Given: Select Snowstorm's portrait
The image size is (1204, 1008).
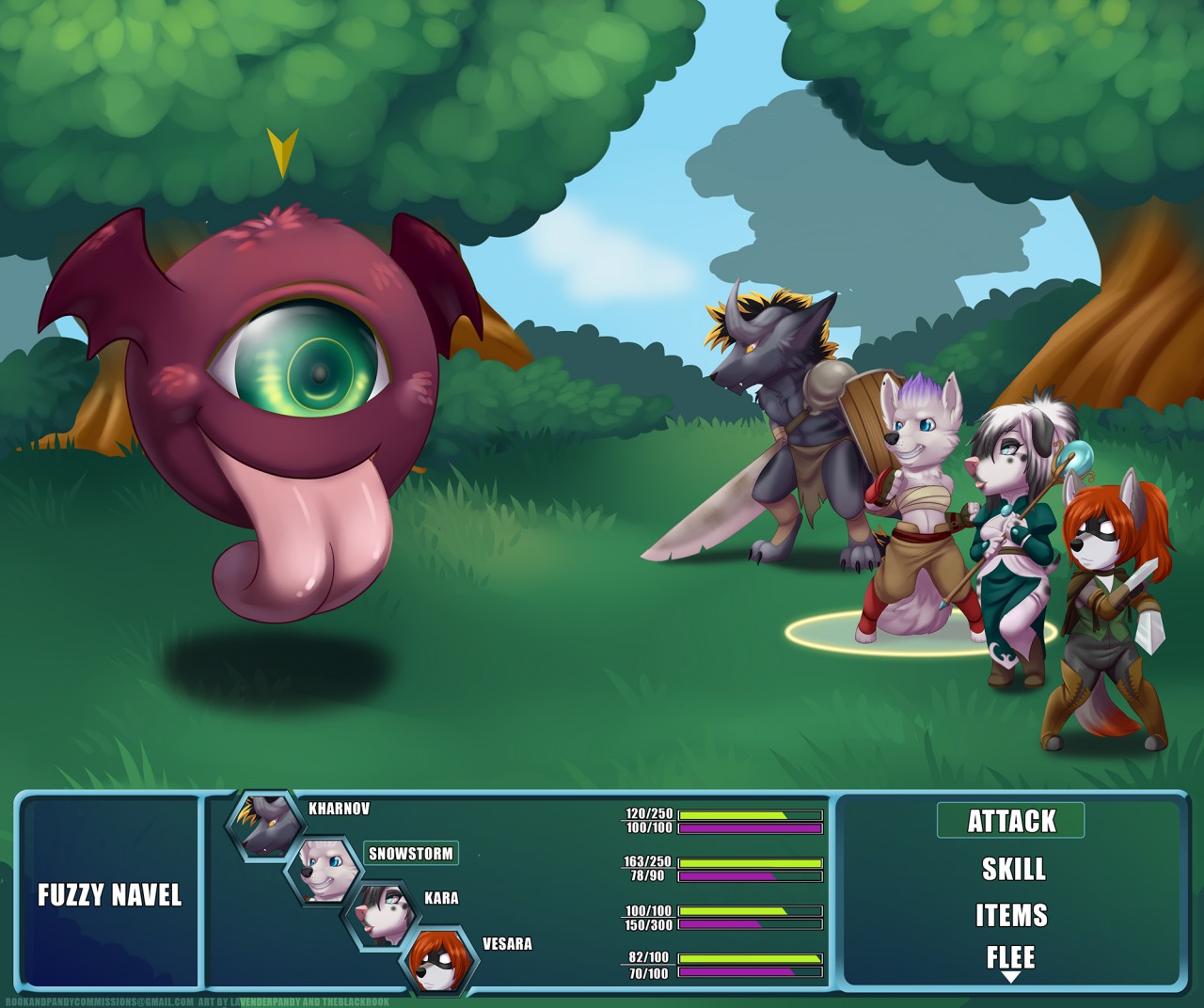Looking at the screenshot, I should point(322,871).
